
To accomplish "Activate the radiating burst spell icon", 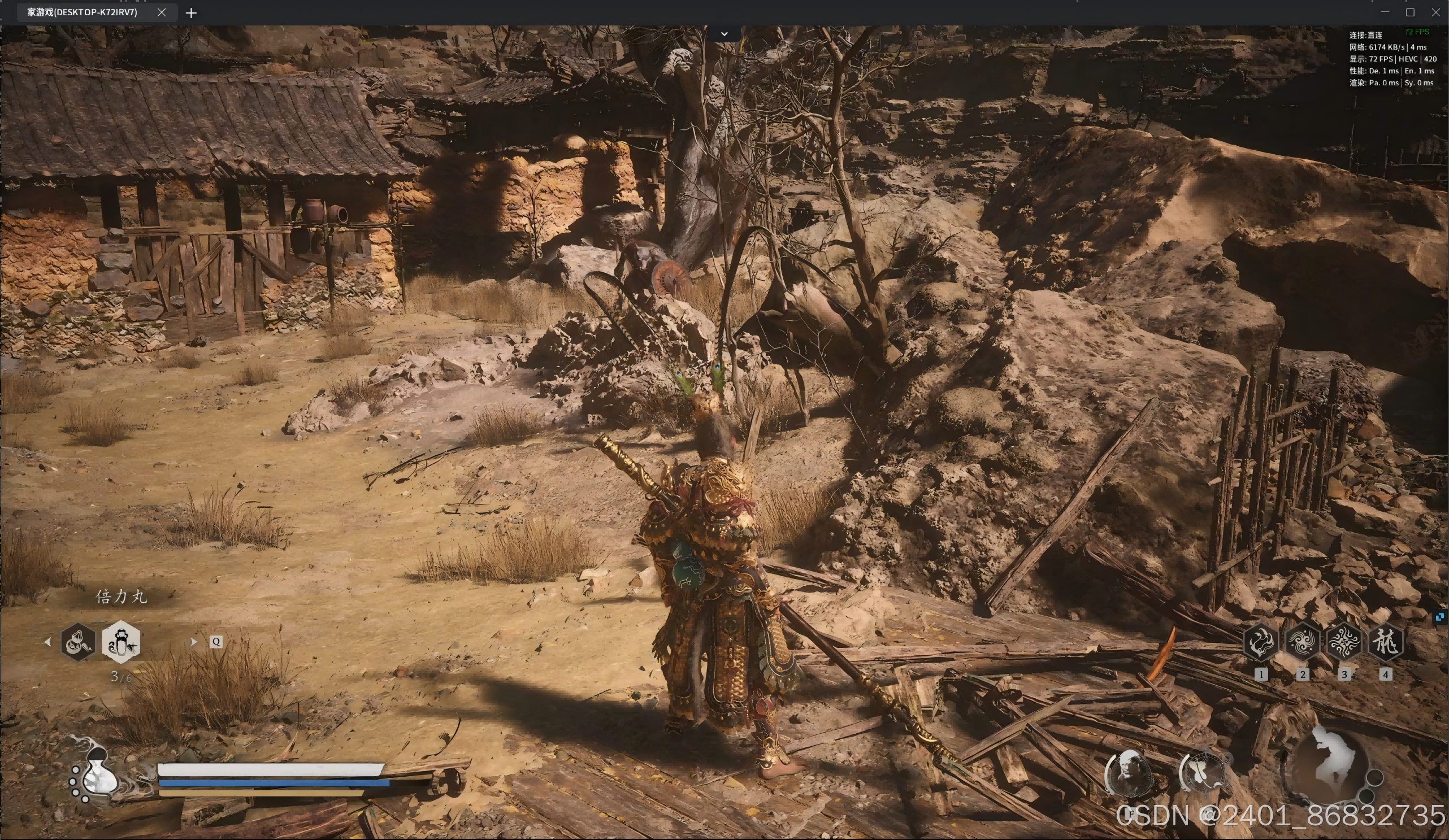I will 1344,642.
